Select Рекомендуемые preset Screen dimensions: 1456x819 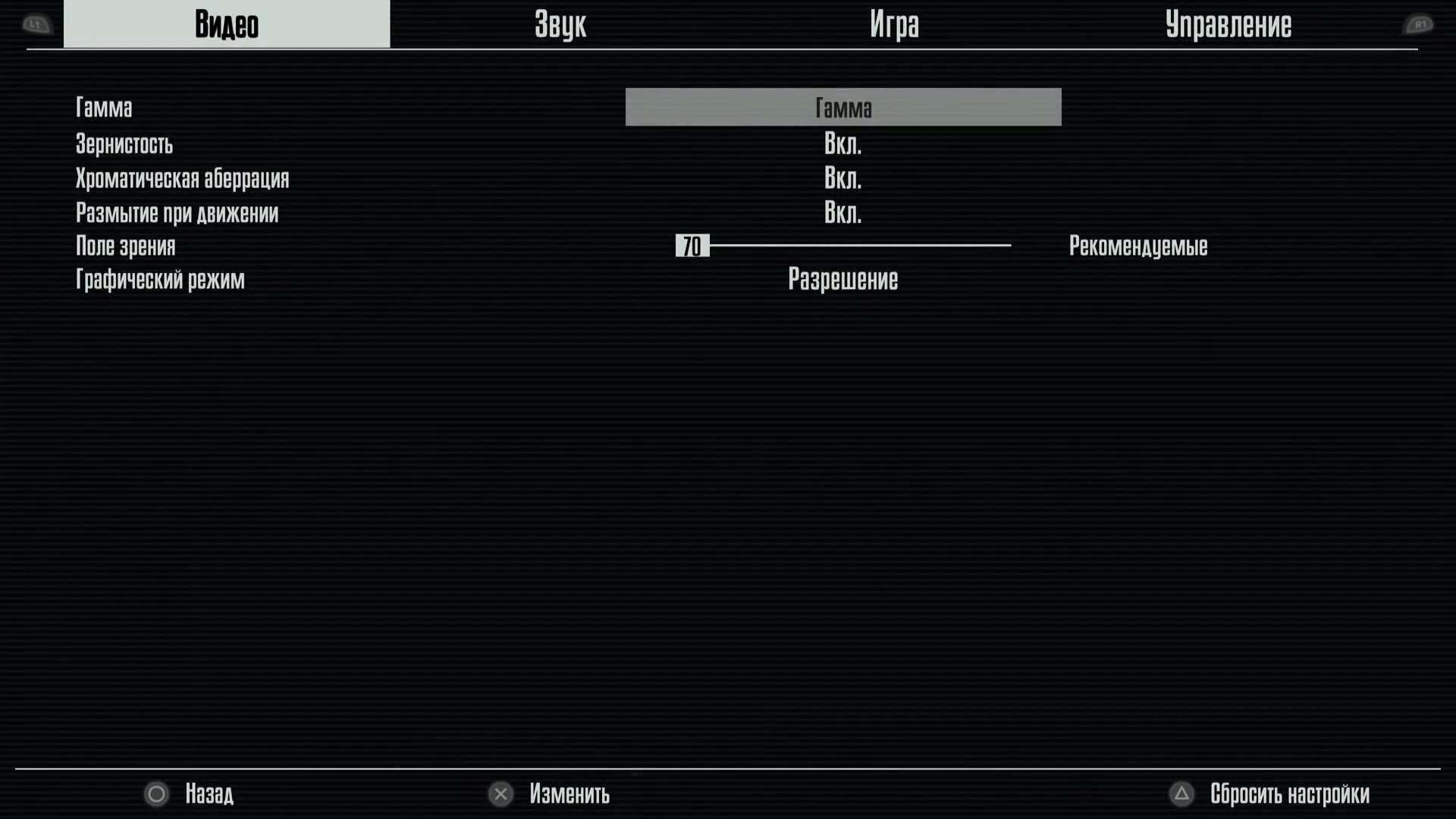(x=1137, y=246)
